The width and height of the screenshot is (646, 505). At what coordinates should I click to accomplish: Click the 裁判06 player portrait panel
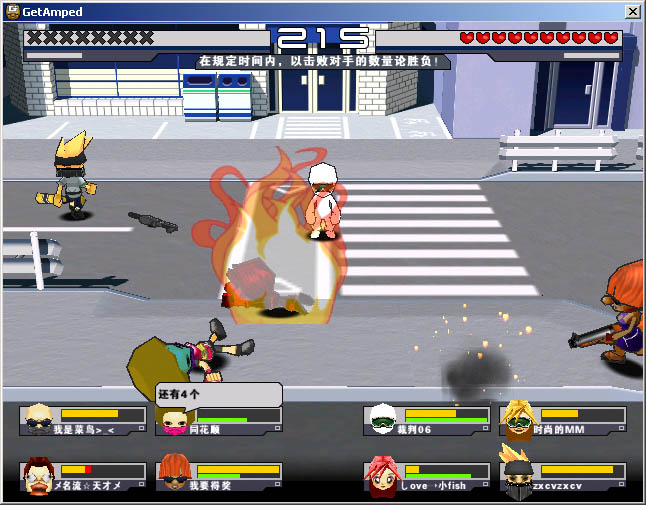(427, 421)
